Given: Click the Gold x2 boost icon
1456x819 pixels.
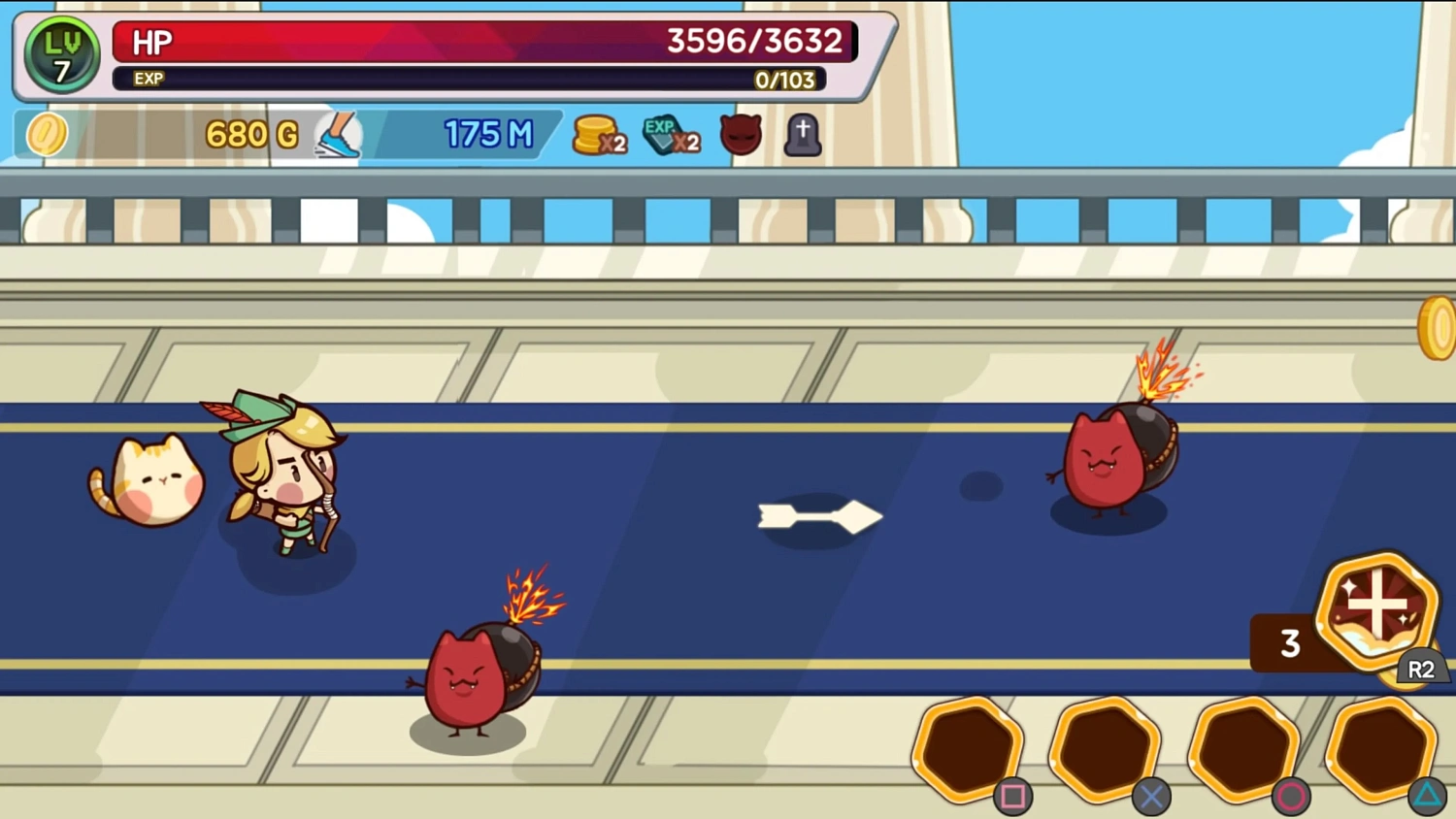Looking at the screenshot, I should (x=600, y=134).
